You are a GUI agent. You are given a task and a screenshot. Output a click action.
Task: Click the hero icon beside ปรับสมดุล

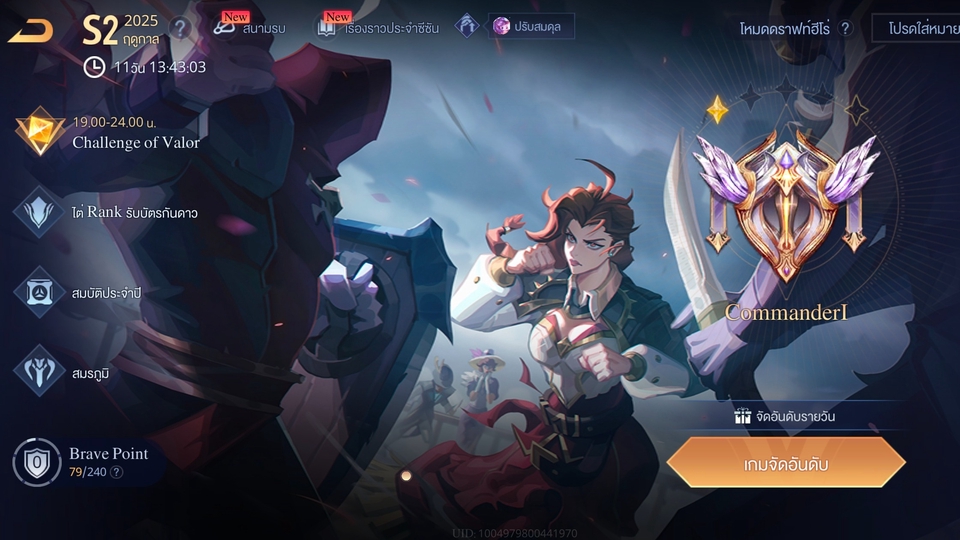(467, 26)
